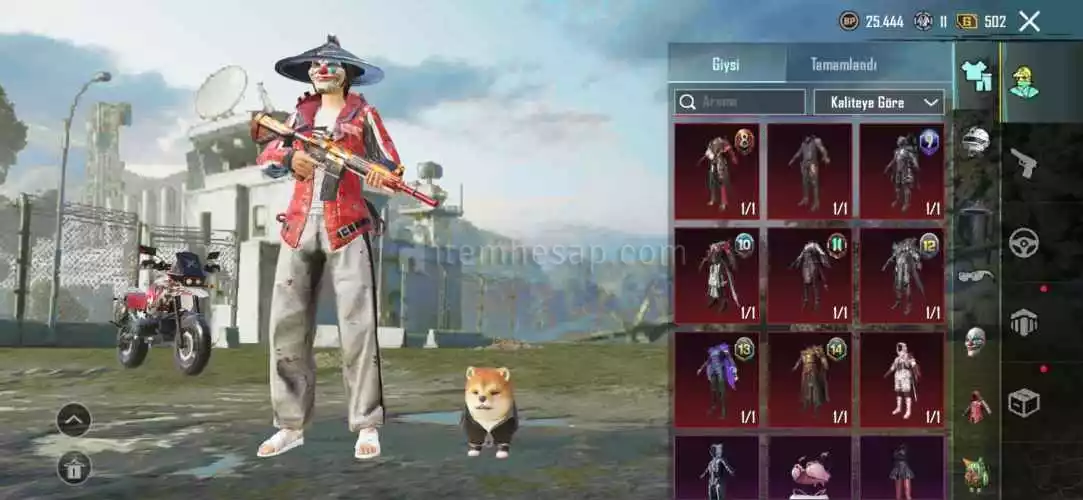Image resolution: width=1083 pixels, height=500 pixels.
Task: Switch to the pistol weapons section
Action: tap(1023, 162)
